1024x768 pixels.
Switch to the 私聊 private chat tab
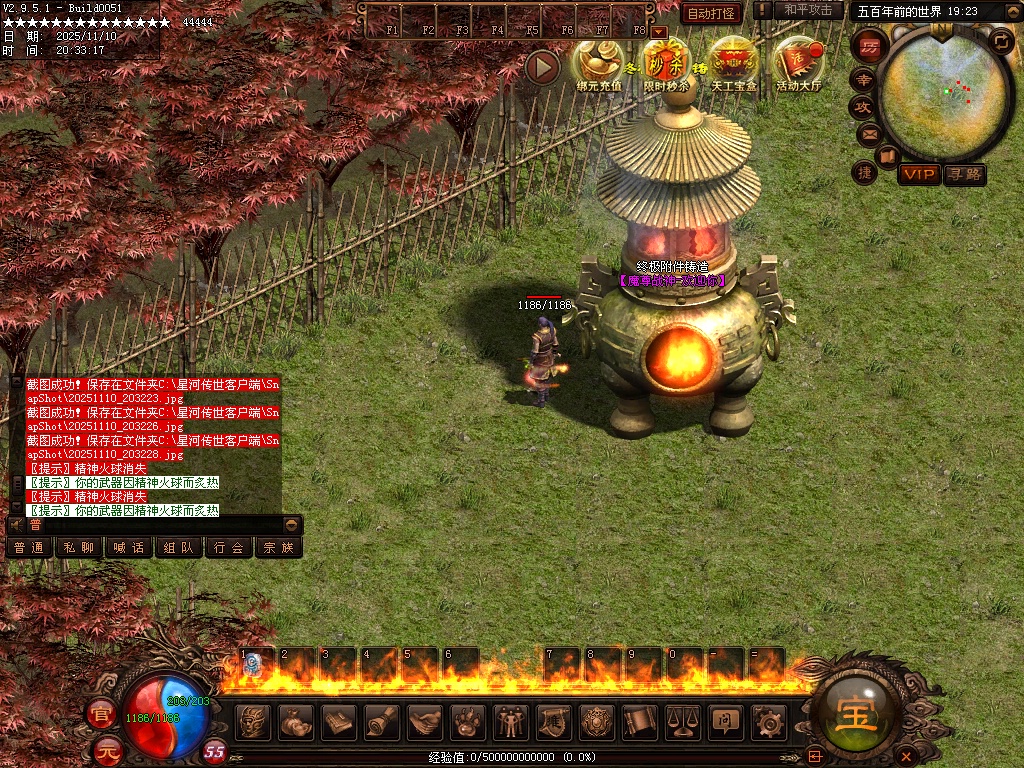[79, 547]
